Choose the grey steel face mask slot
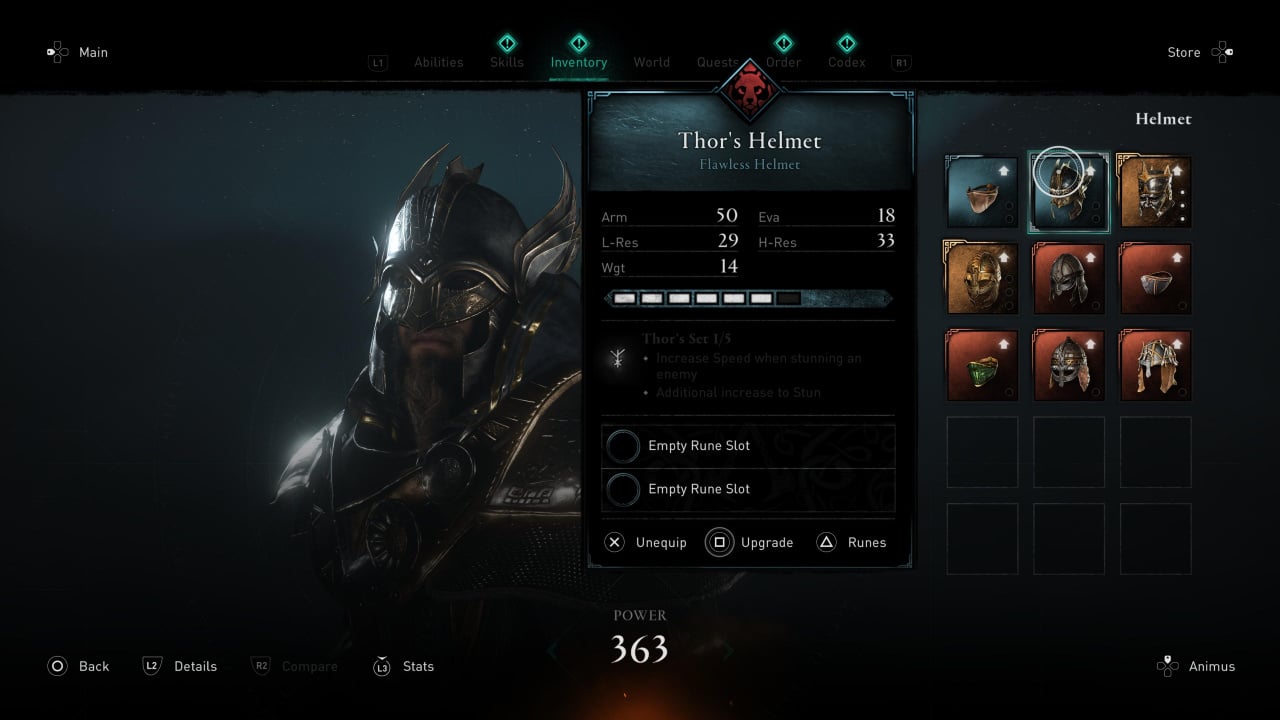 click(1155, 279)
